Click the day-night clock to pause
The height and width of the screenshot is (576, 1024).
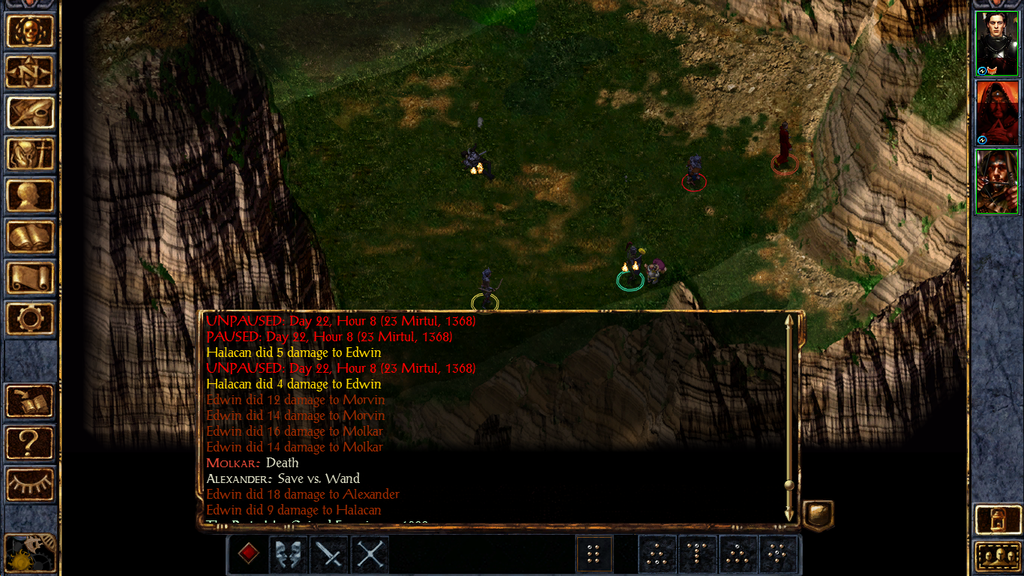tap(30, 552)
